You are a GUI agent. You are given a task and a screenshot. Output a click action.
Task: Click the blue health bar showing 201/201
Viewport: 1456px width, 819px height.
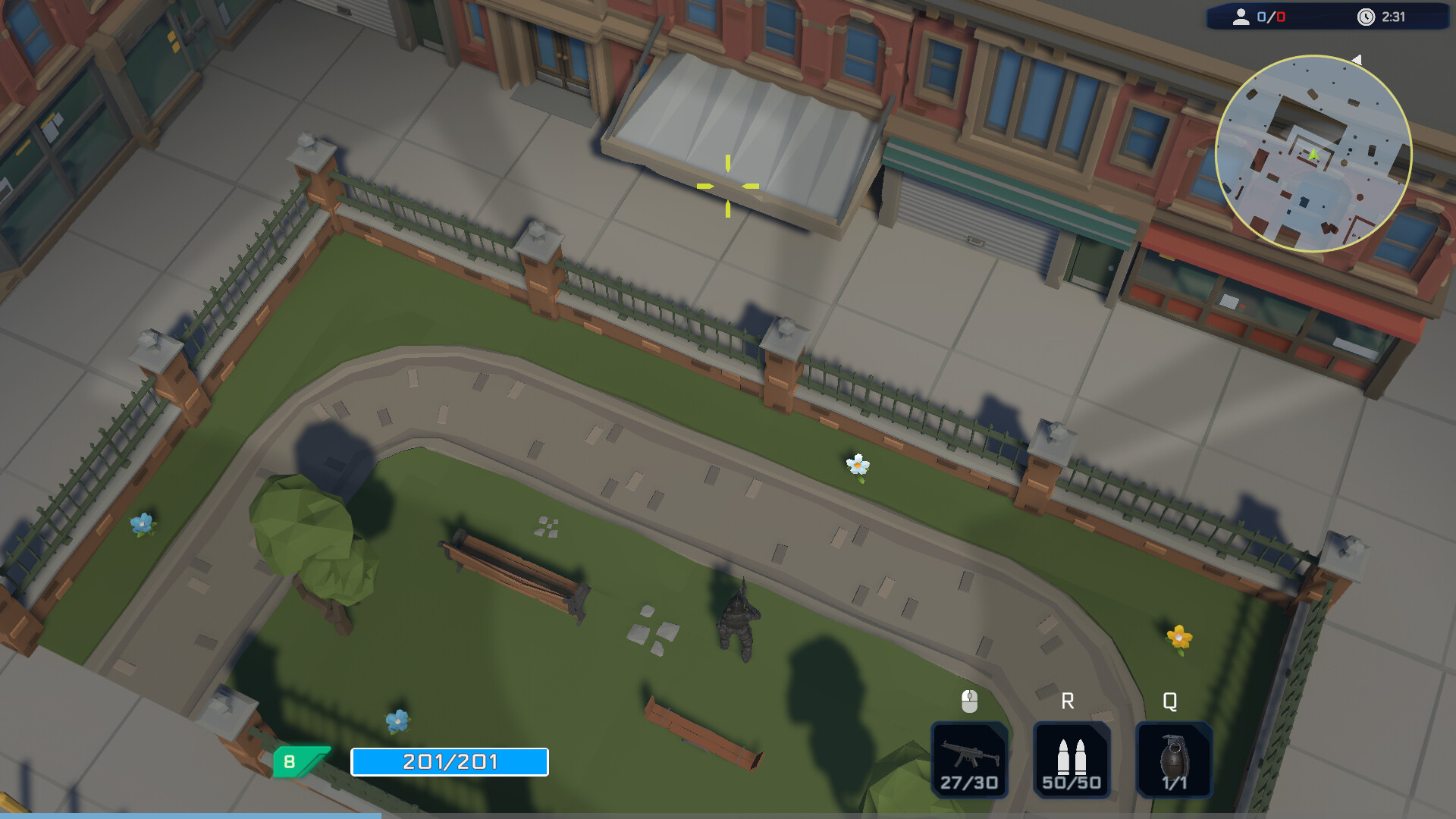449,761
